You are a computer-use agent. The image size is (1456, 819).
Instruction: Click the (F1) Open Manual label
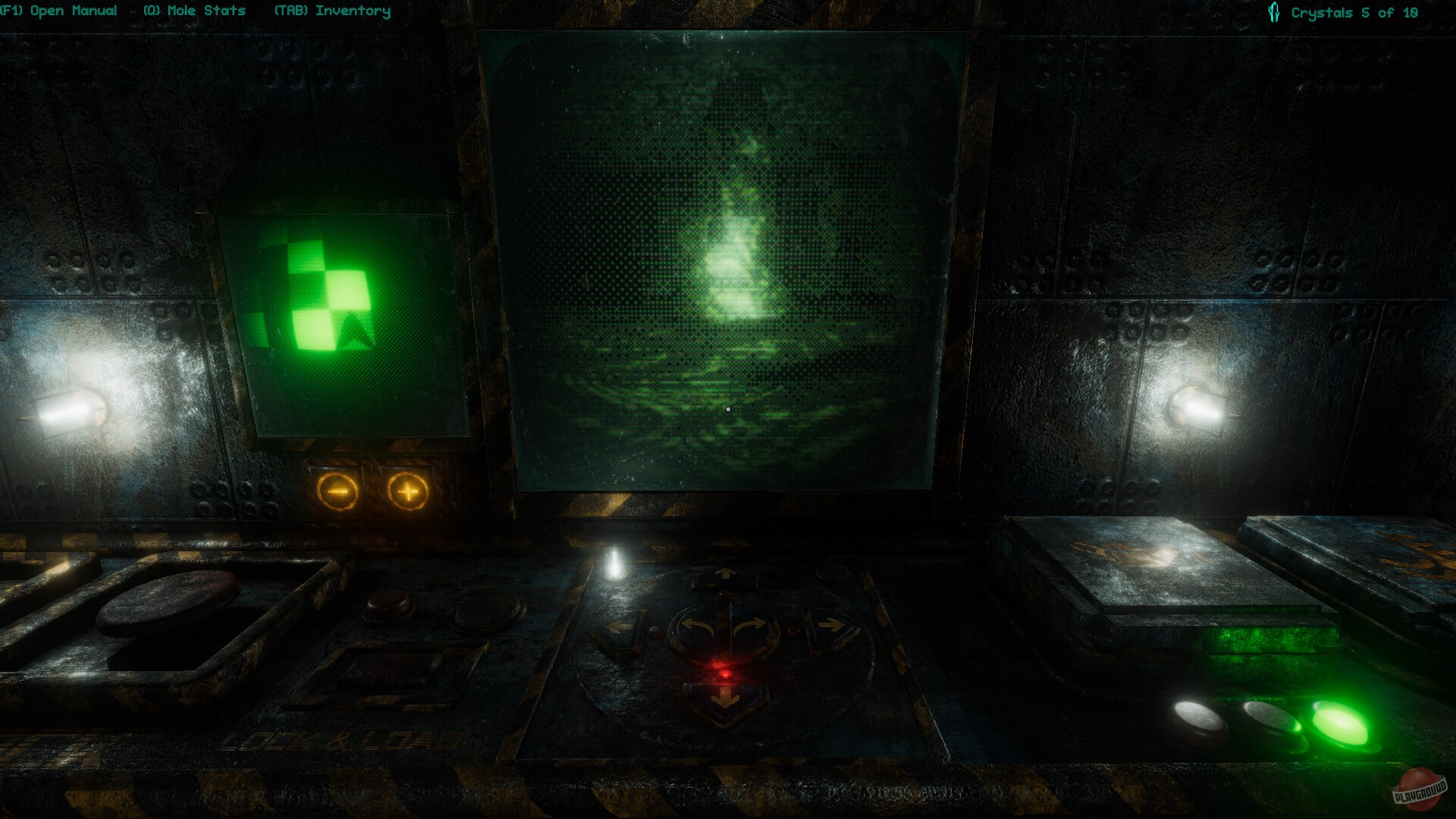click(59, 11)
